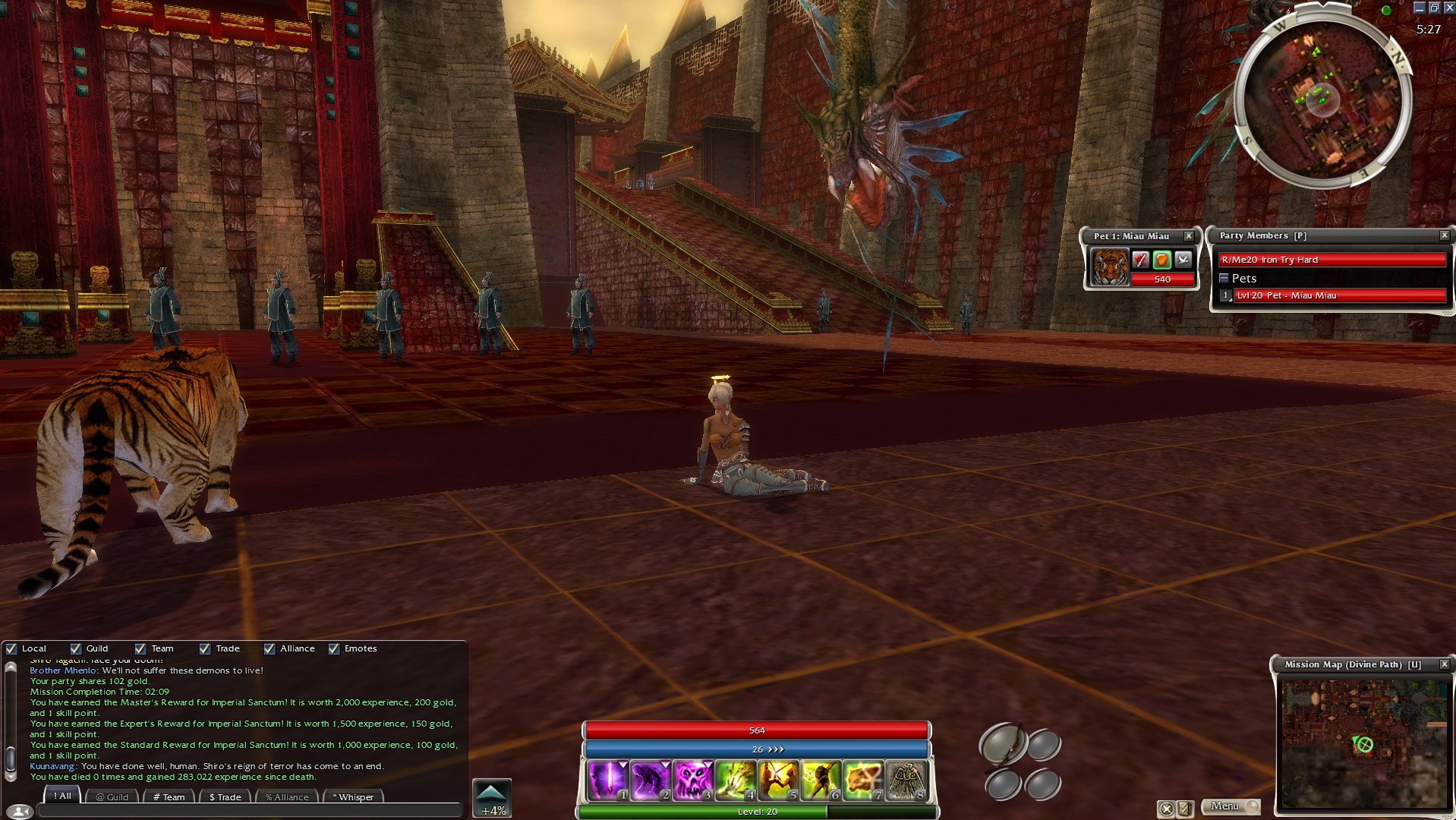Open the Menu button

[1230, 806]
